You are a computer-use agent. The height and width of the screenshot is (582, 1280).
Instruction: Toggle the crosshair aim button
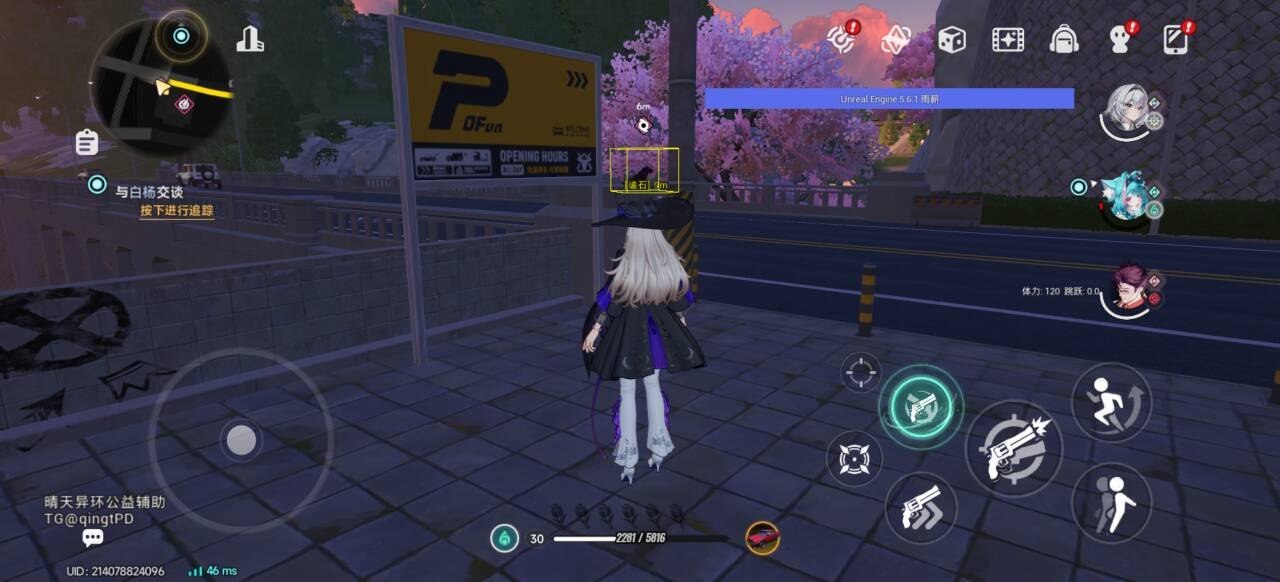860,373
